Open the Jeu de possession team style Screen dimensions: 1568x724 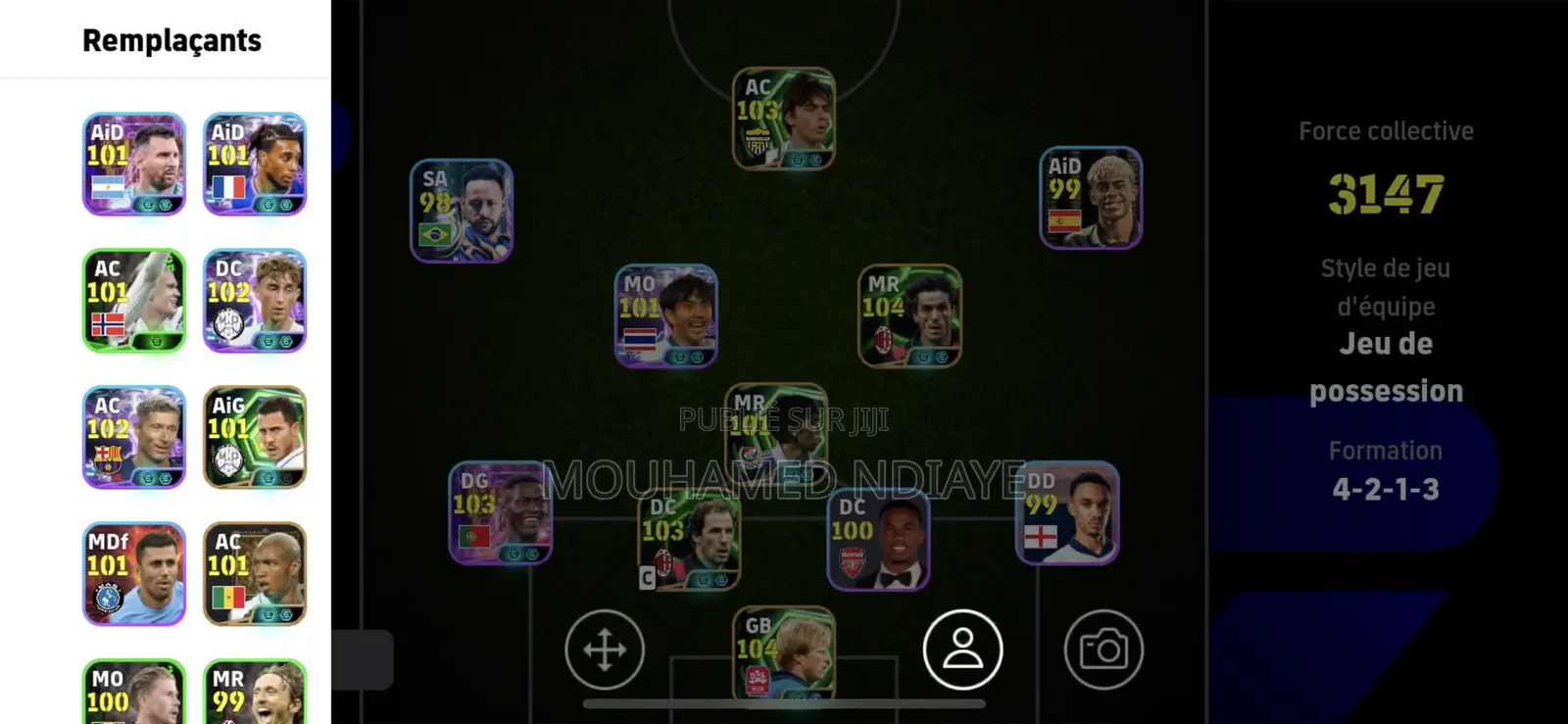pos(1386,366)
